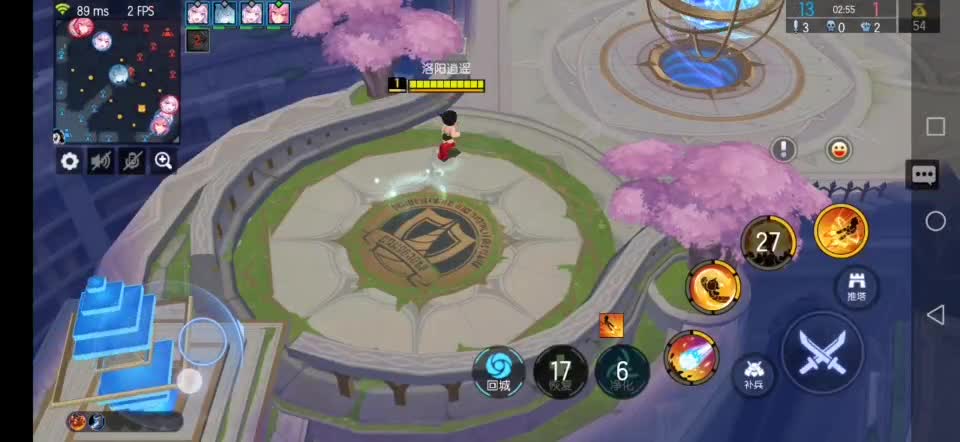Cast the blue-orange fireball skill
Viewport: 960px width, 442px height.
(x=690, y=357)
